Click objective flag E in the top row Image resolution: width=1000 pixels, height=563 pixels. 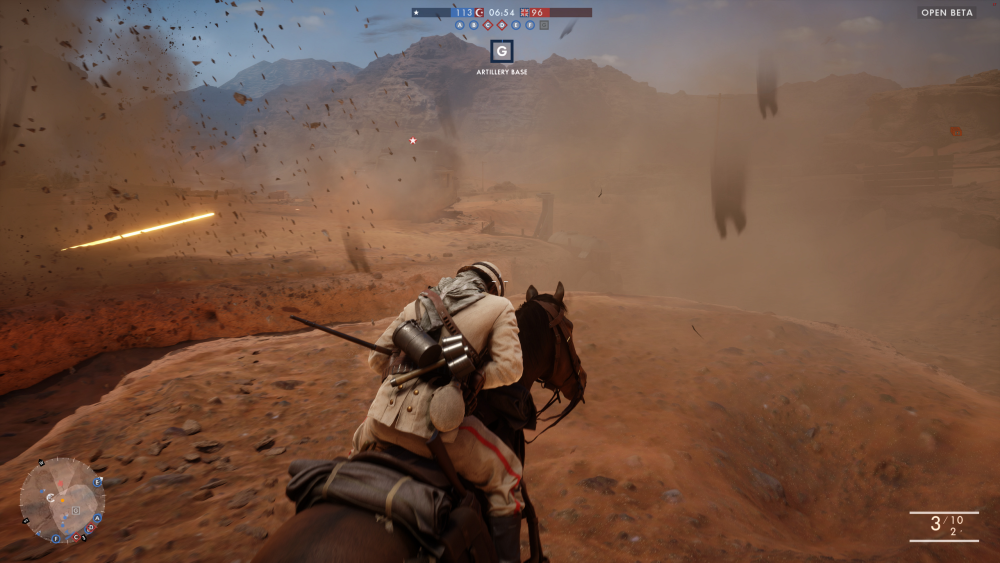516,25
